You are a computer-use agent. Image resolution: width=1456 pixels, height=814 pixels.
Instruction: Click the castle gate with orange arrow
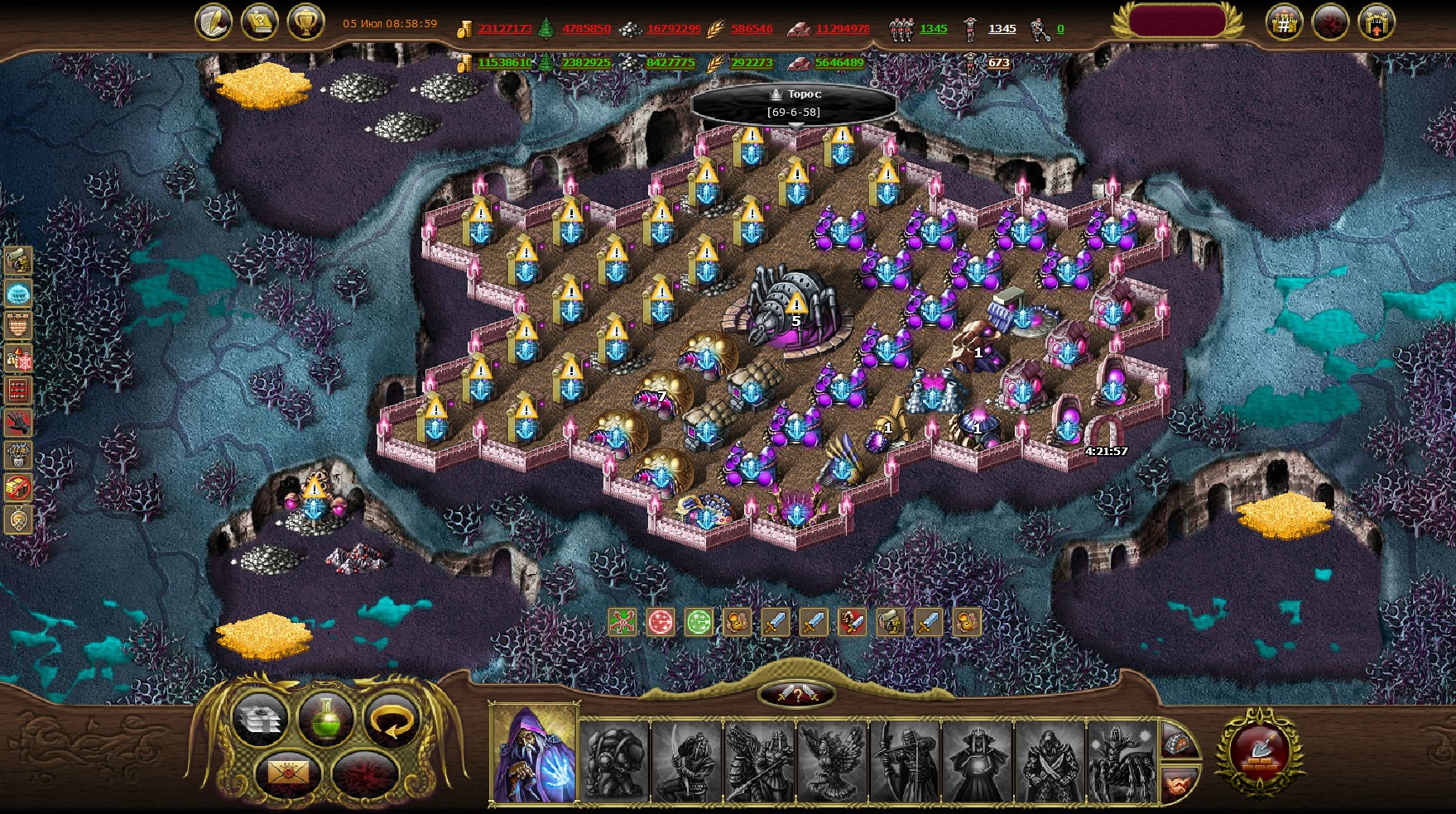coord(1377,24)
